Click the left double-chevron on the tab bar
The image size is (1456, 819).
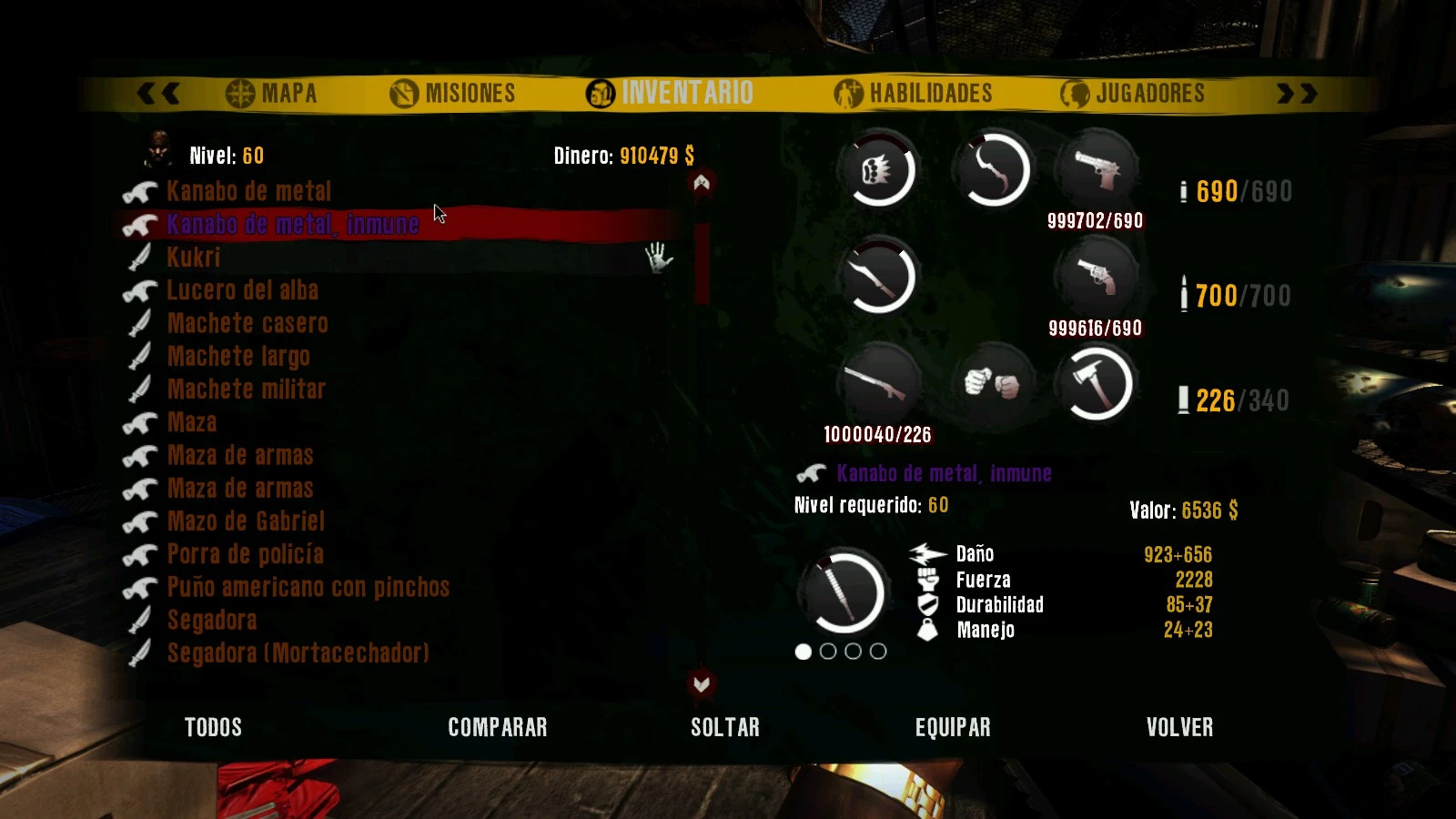point(160,92)
